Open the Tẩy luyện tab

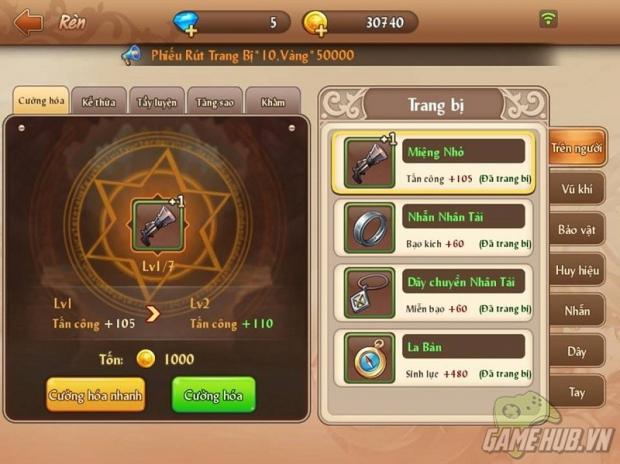[x=156, y=102]
